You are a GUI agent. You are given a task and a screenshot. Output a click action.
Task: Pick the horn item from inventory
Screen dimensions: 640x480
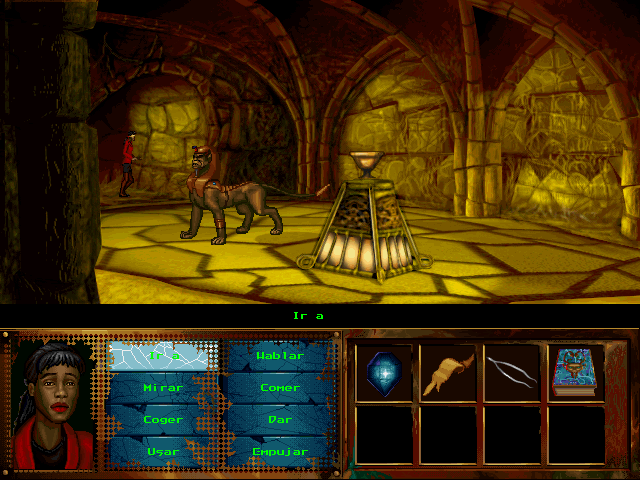click(447, 372)
